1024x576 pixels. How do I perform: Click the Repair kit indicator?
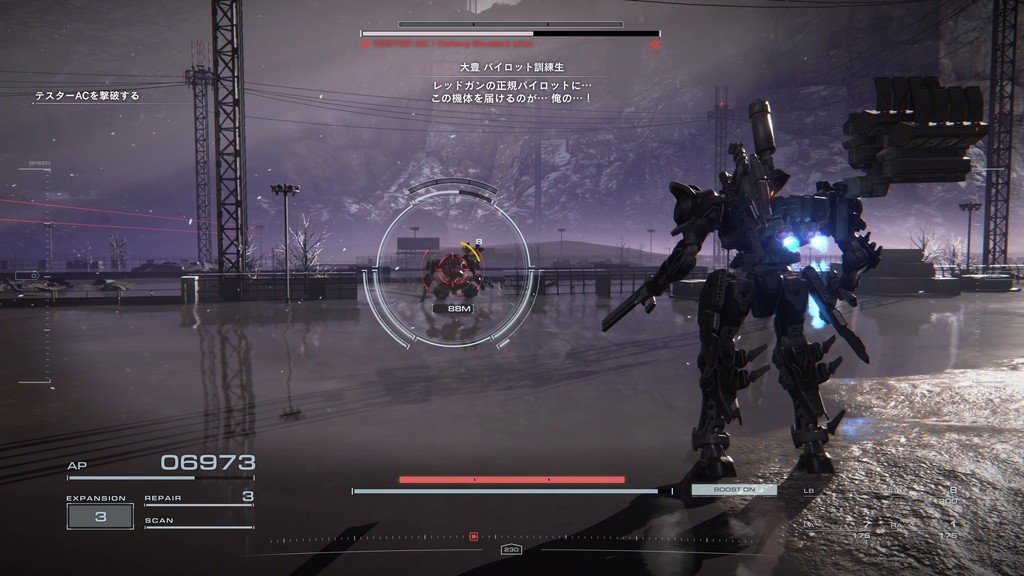click(199, 498)
